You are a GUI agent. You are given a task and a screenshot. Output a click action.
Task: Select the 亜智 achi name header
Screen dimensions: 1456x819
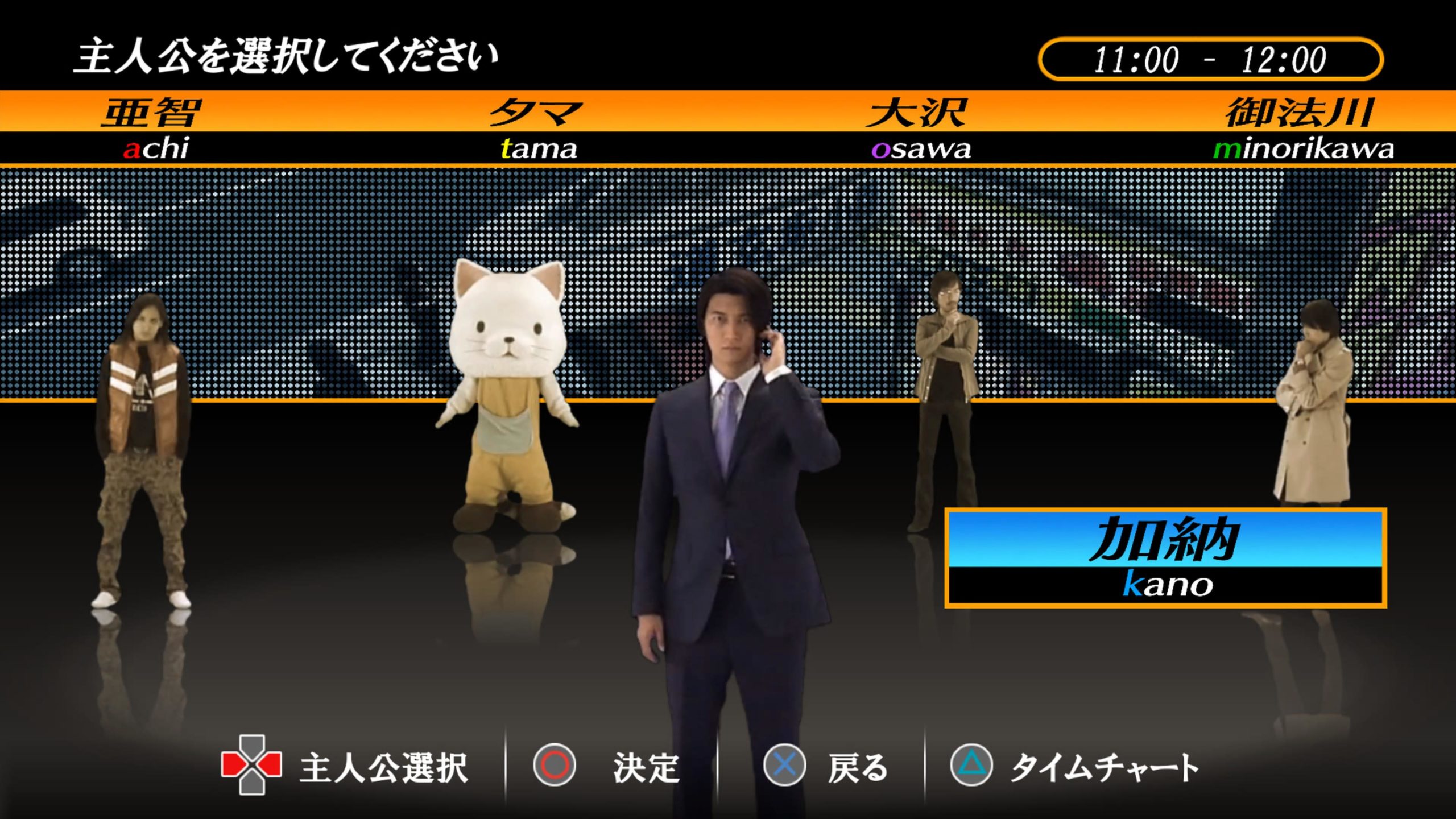pyautogui.click(x=152, y=128)
